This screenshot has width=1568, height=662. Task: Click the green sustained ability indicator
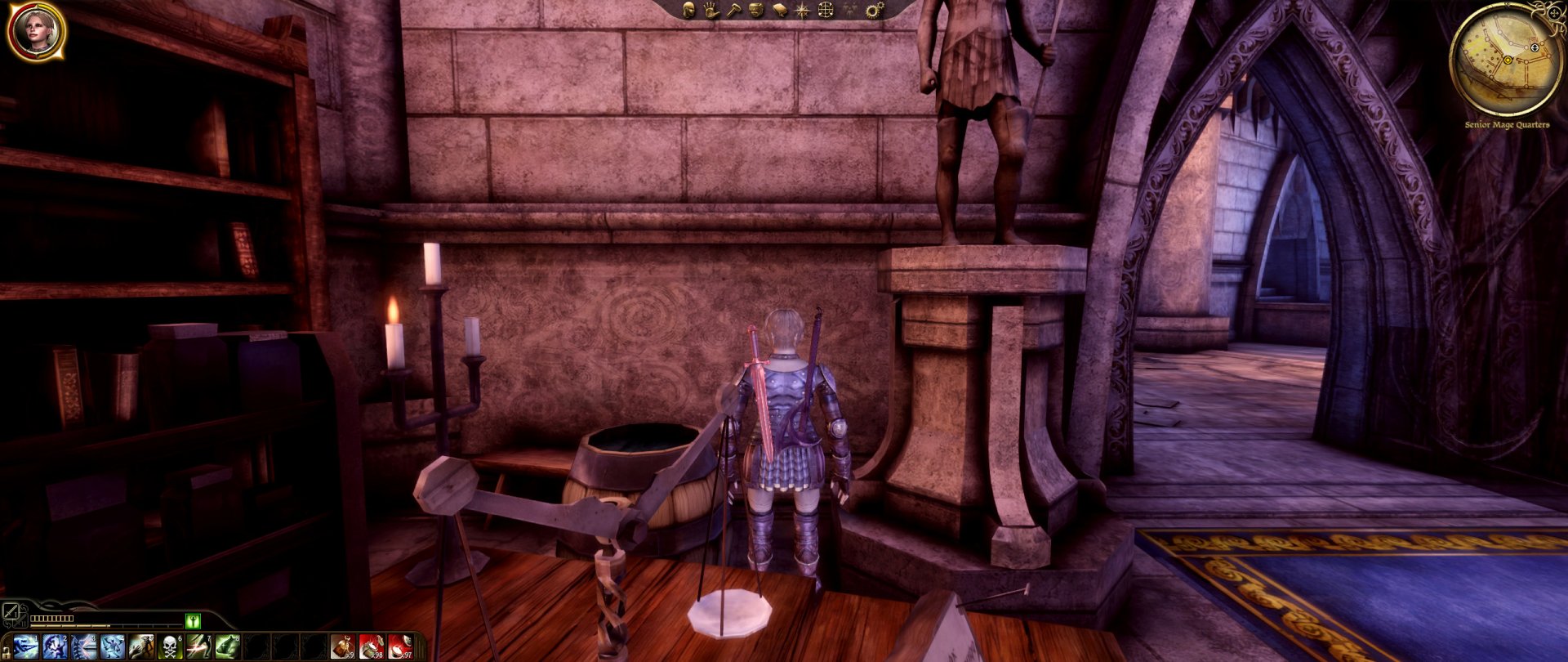pos(194,622)
